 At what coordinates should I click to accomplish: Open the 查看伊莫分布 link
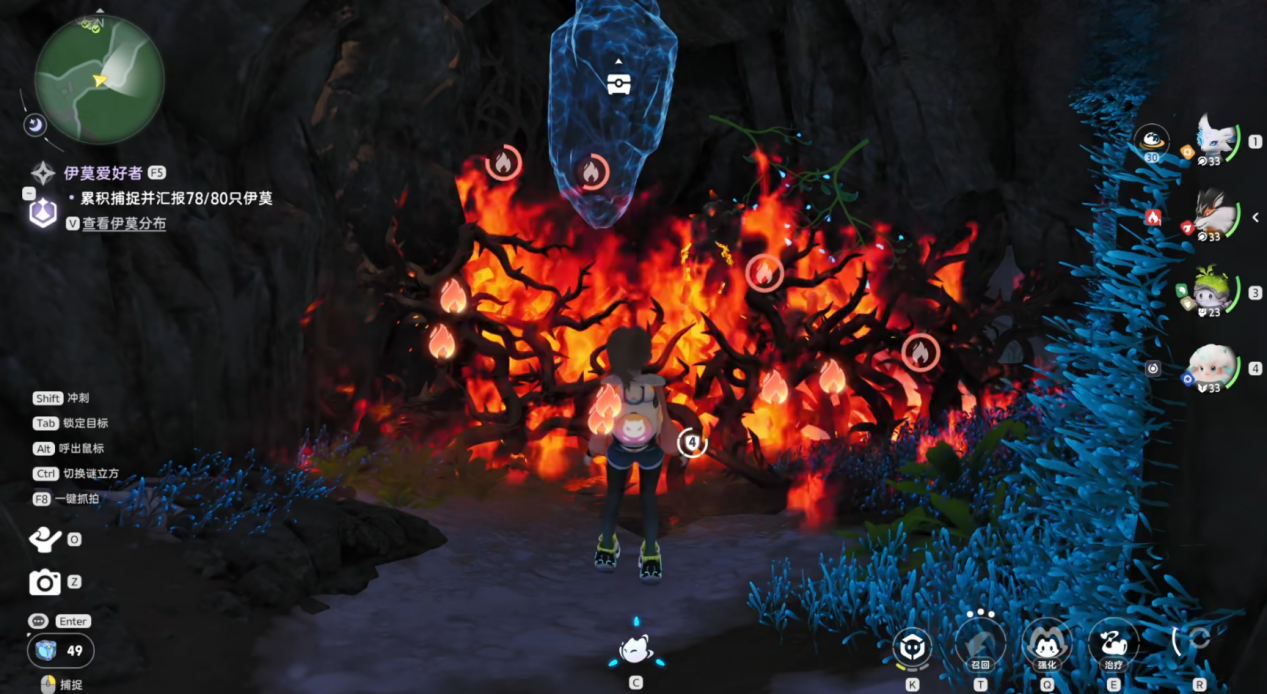coord(124,224)
